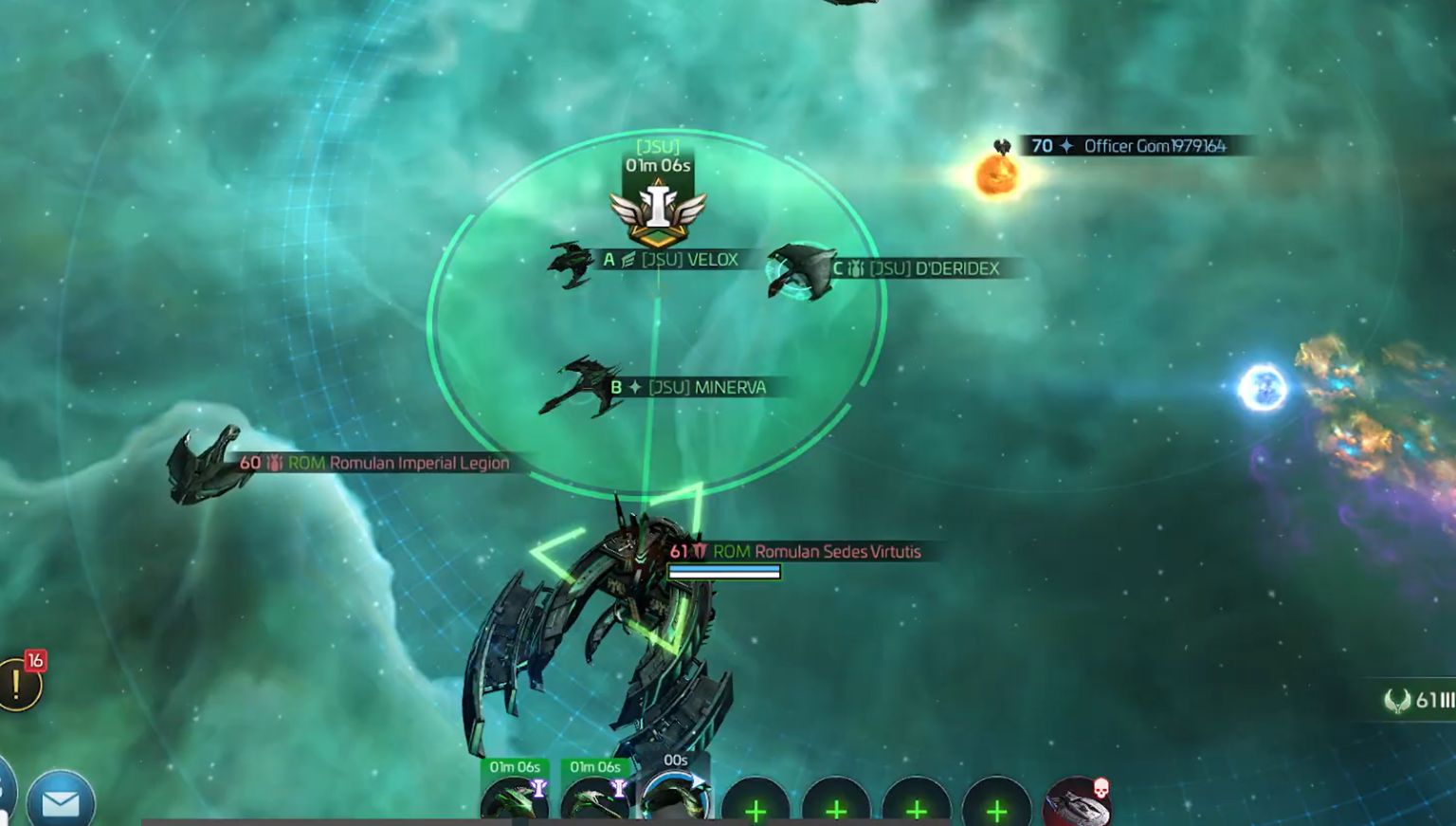Select the Officer Gom1979164 station label

click(x=1135, y=147)
